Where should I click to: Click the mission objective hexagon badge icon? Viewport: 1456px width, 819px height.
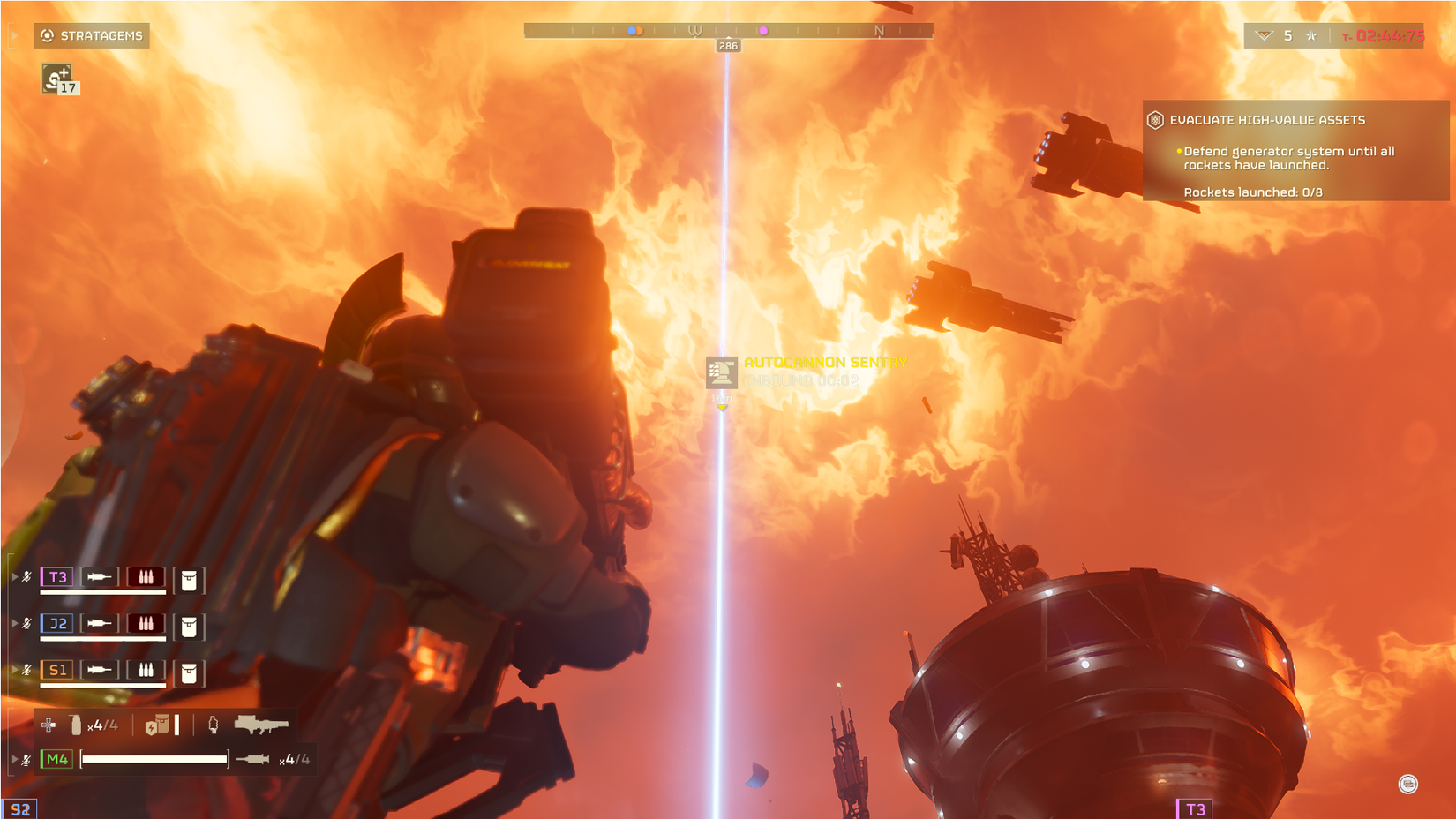coord(1155,119)
